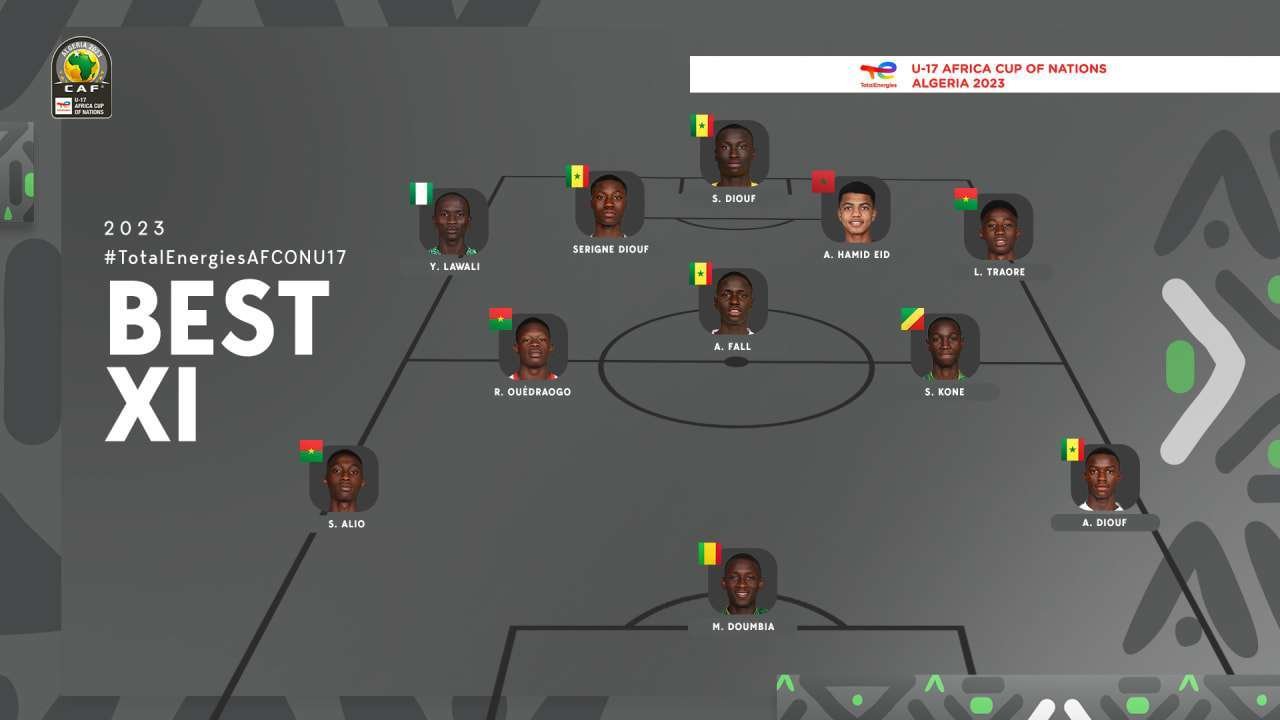Click the CAF U-17 Africa Cup logo
Viewport: 1280px width, 720px height.
tap(81, 78)
